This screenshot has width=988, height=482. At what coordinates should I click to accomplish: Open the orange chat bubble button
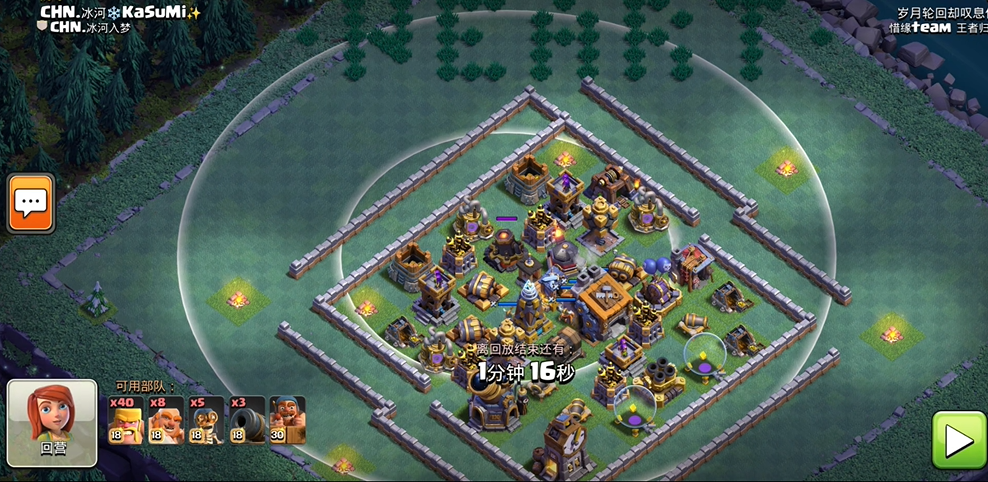pos(30,203)
